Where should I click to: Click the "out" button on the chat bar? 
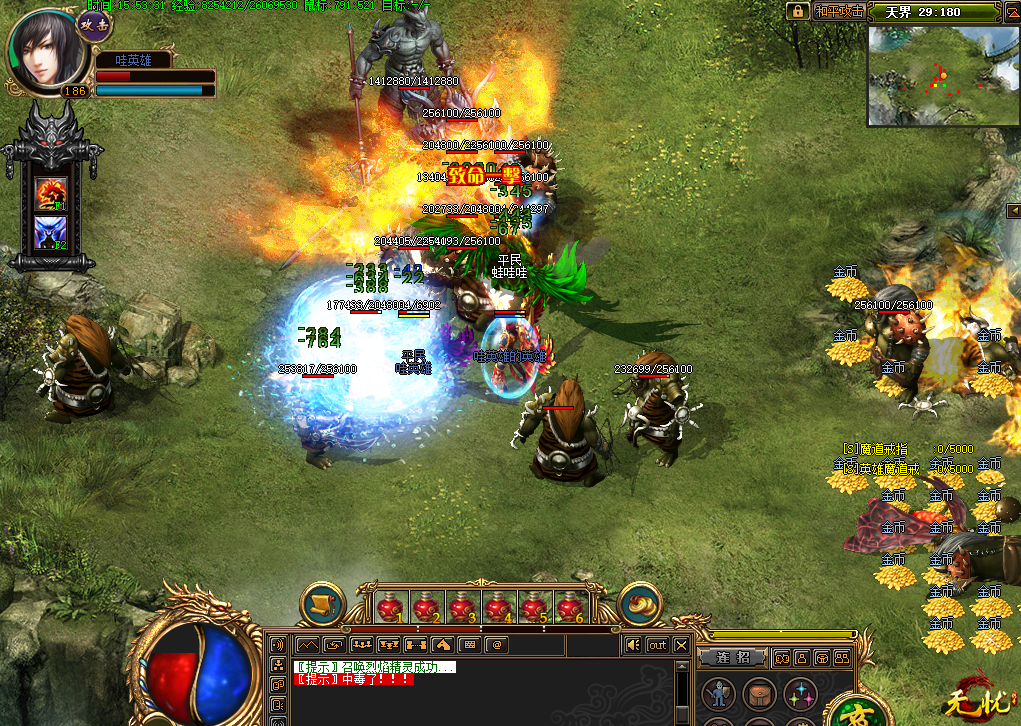tap(657, 645)
